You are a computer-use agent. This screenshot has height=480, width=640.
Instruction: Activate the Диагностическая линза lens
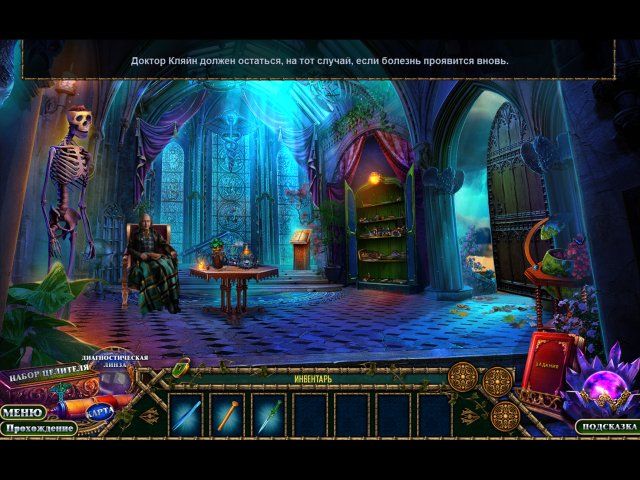click(x=115, y=361)
